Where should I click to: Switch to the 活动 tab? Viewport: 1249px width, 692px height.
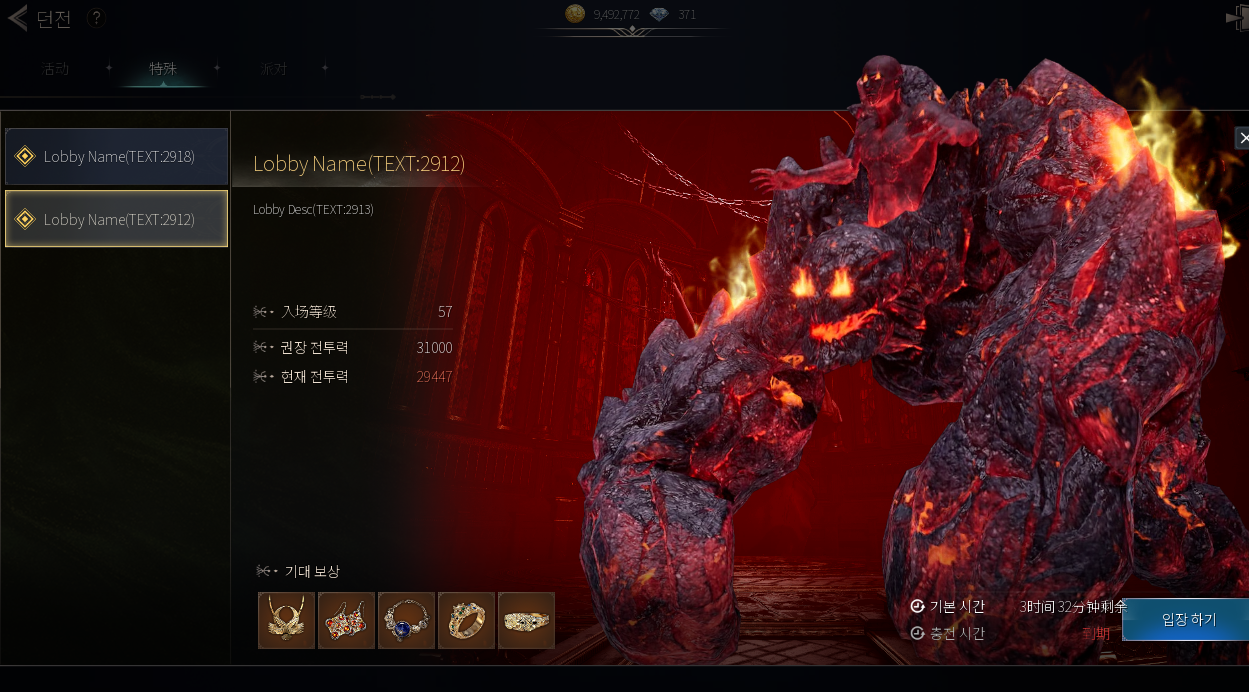(x=56, y=69)
